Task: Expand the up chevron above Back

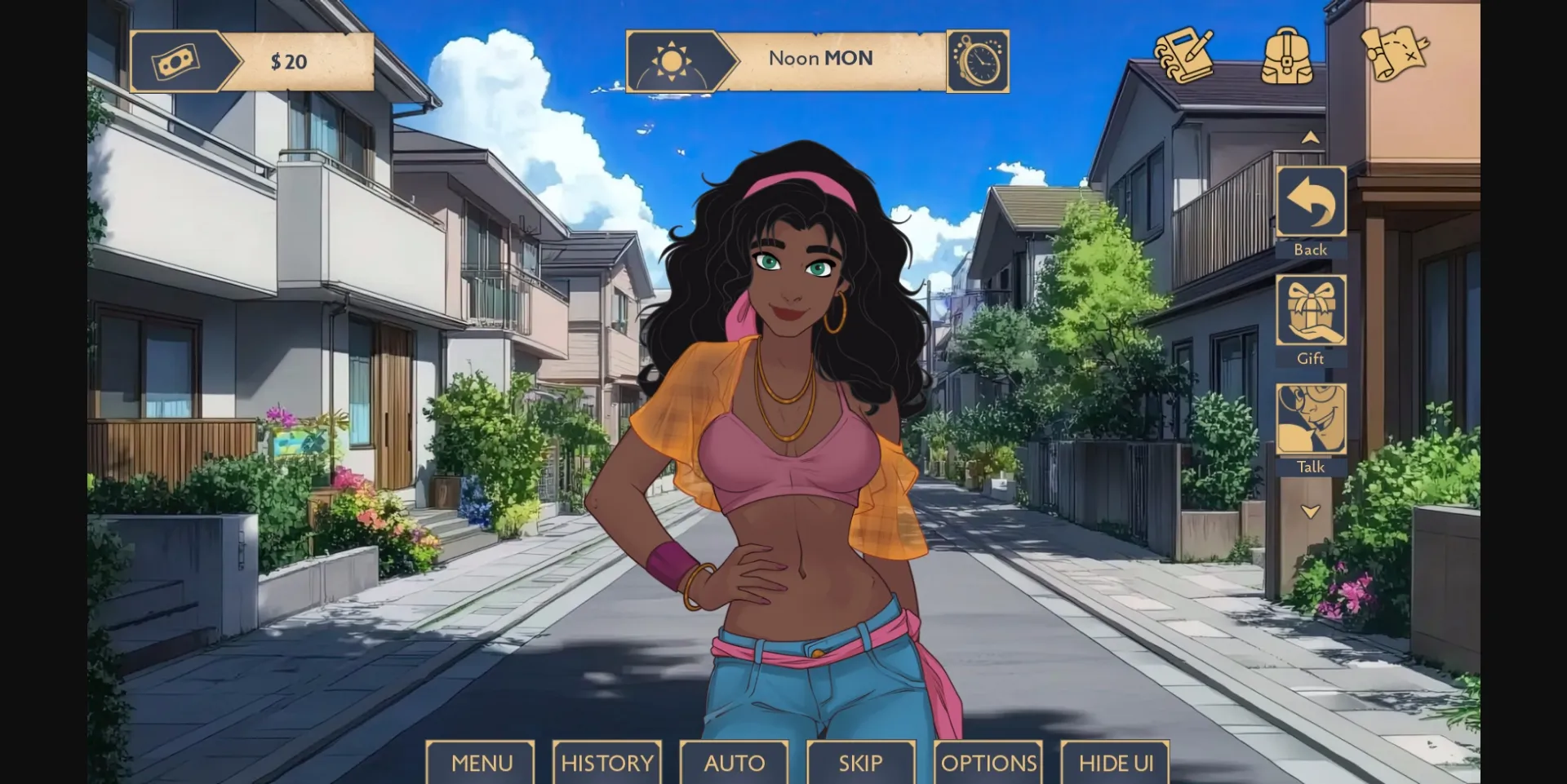Action: 1311,137
